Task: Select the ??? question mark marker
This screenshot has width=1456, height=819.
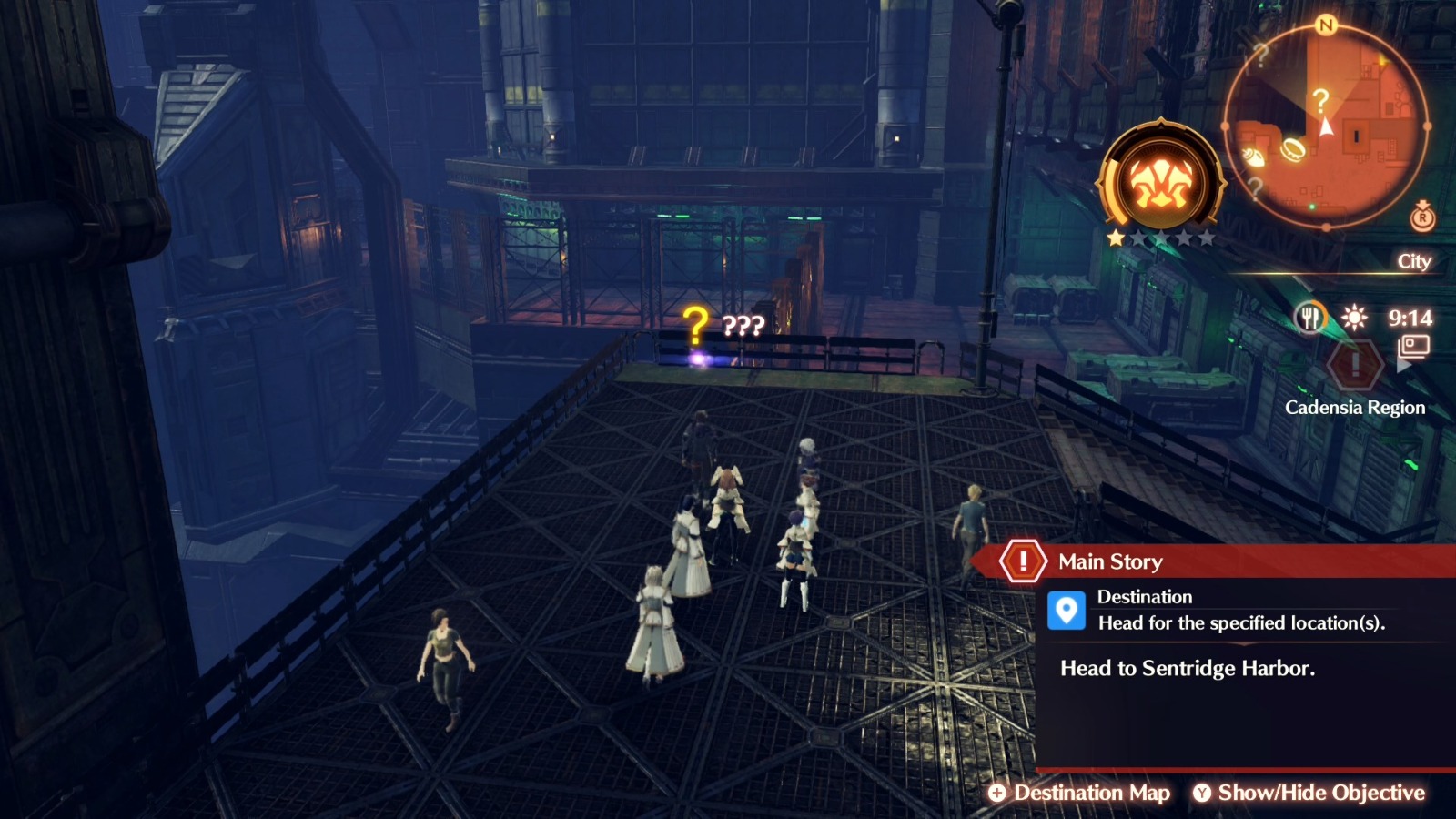Action: coord(696,326)
